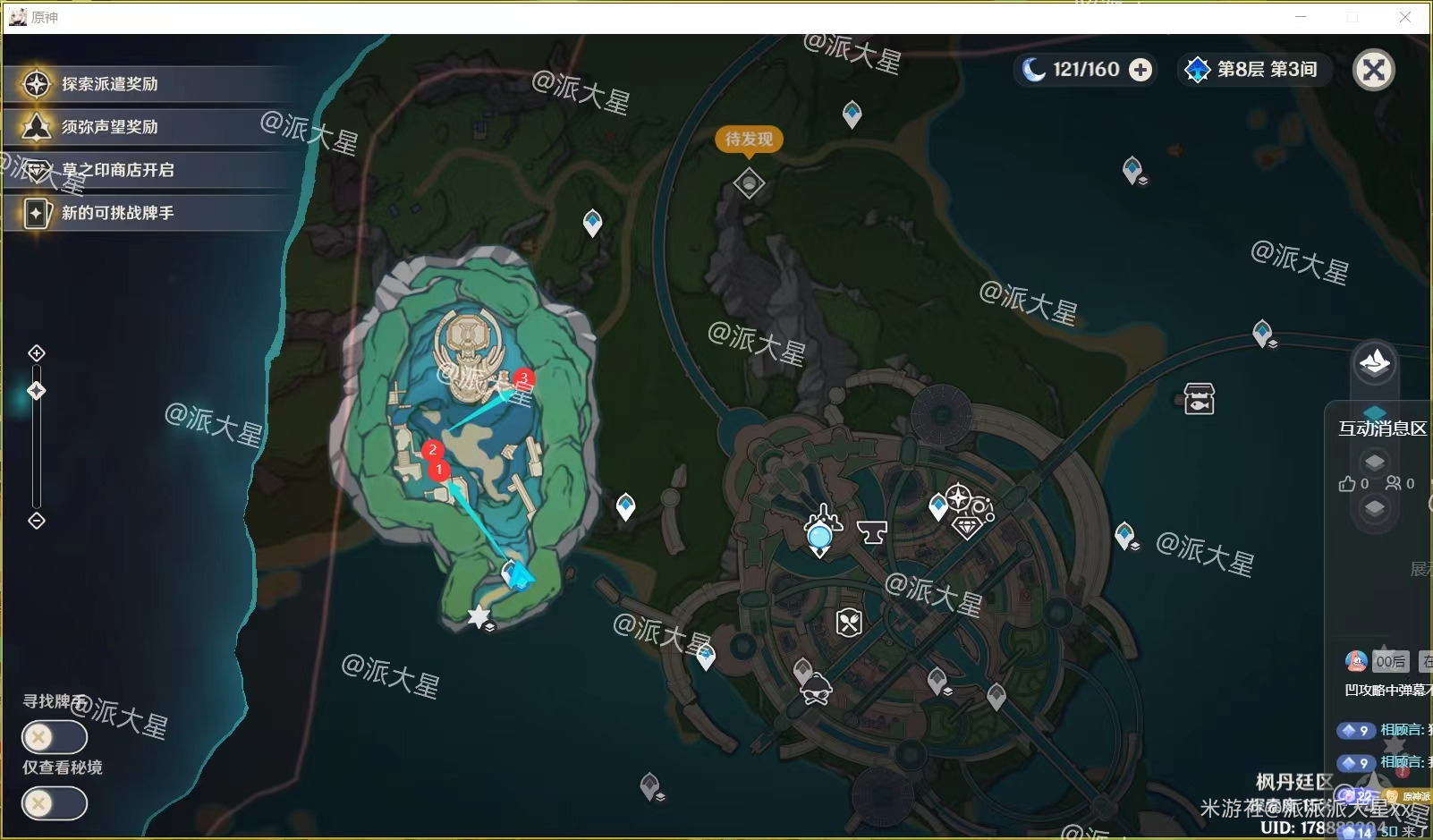Toggle the 互动消息区 blue pin marker
This screenshot has width=1433, height=840.
(1373, 411)
